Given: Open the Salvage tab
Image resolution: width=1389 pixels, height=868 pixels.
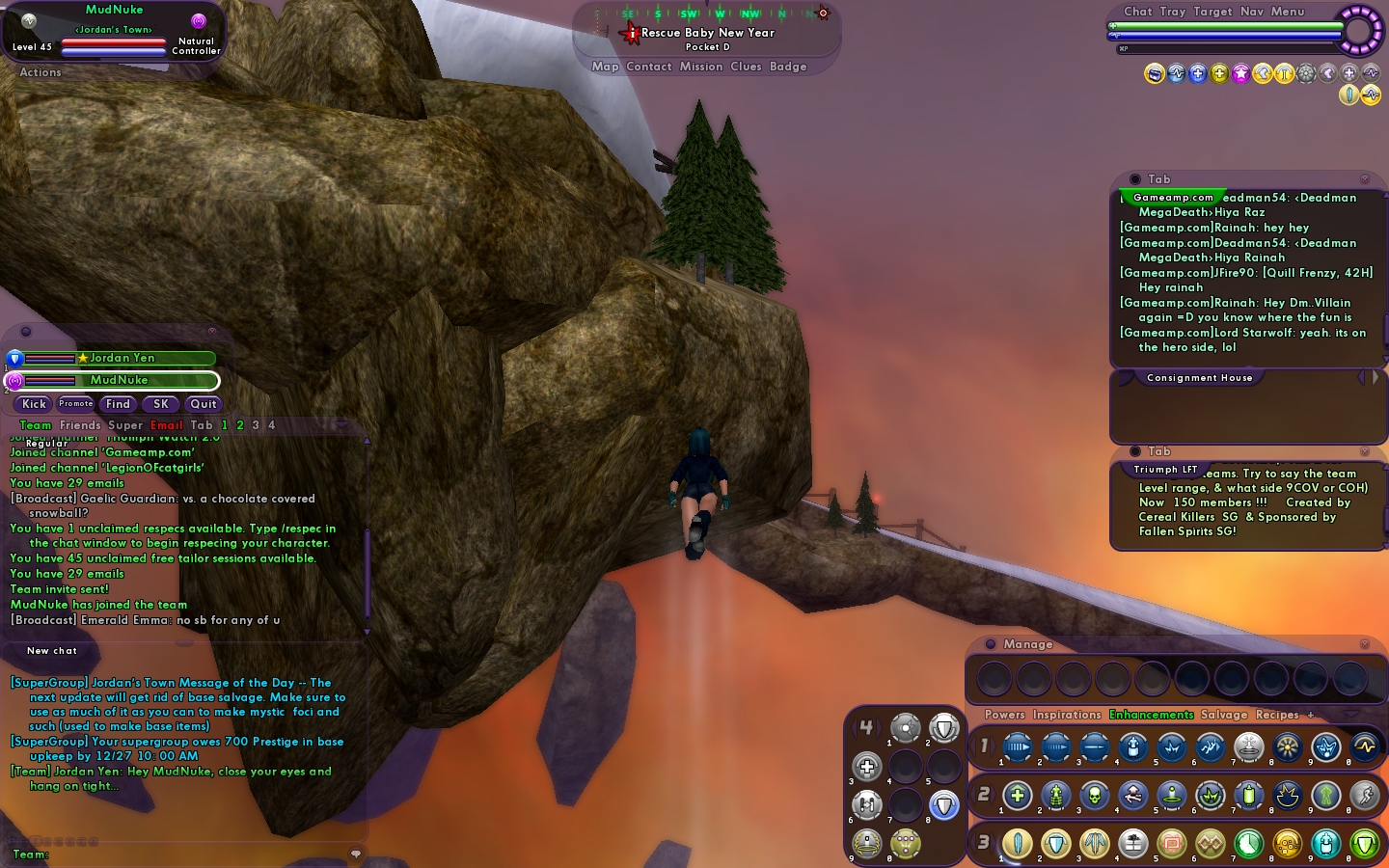Looking at the screenshot, I should [x=1223, y=715].
